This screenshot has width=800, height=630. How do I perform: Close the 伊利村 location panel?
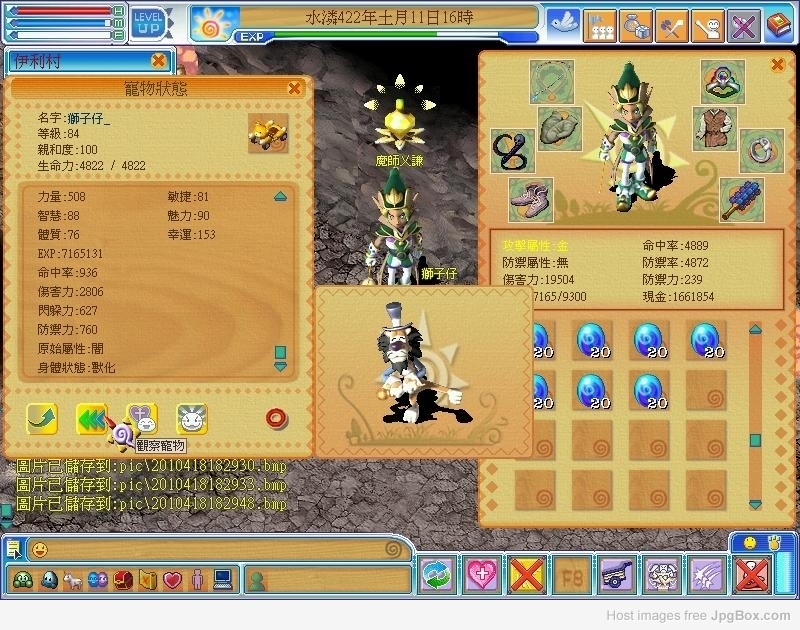158,60
